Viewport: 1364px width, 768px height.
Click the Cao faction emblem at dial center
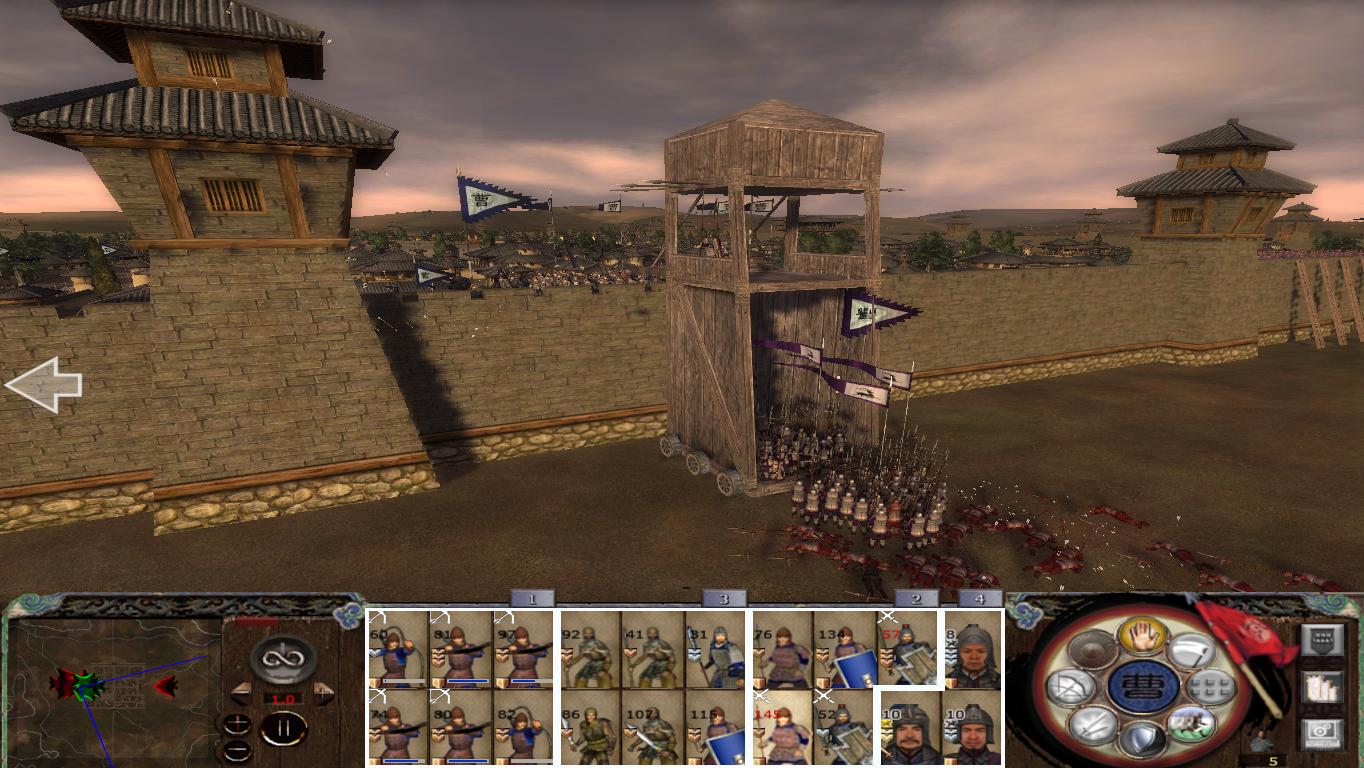tap(1142, 688)
